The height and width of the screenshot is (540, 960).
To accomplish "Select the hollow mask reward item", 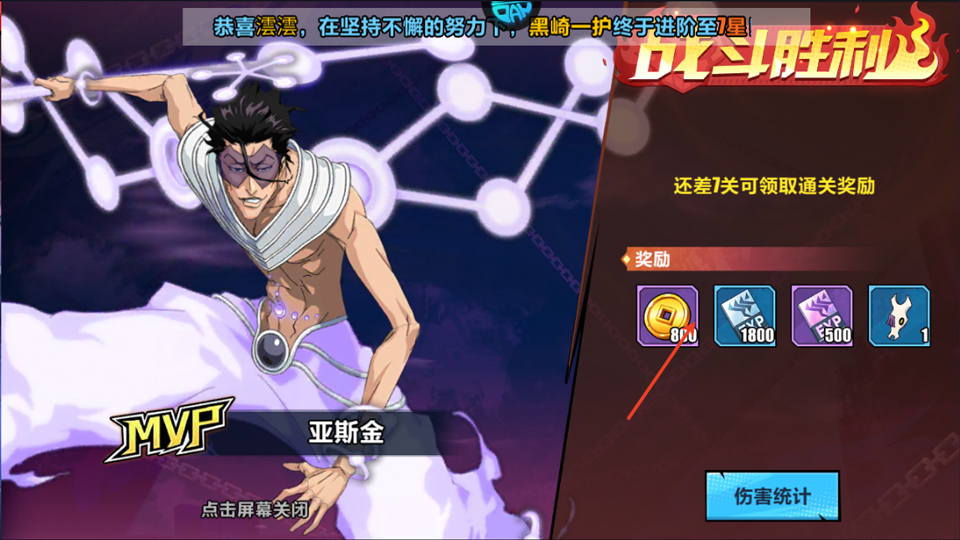I will click(899, 316).
